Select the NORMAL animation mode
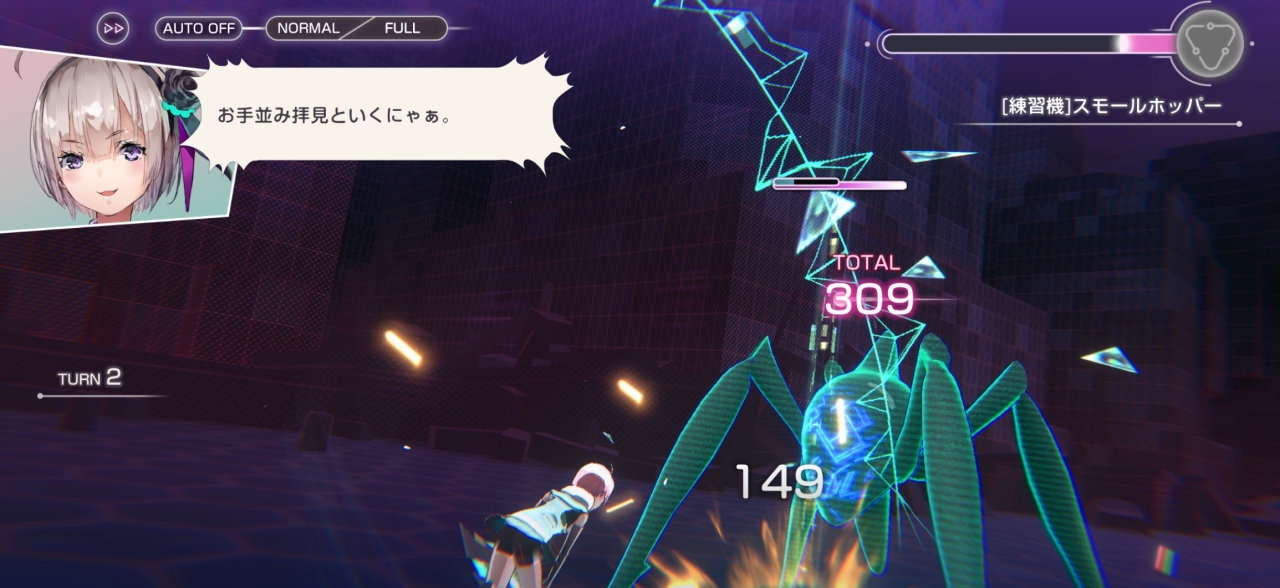The image size is (1280, 588). (x=307, y=28)
